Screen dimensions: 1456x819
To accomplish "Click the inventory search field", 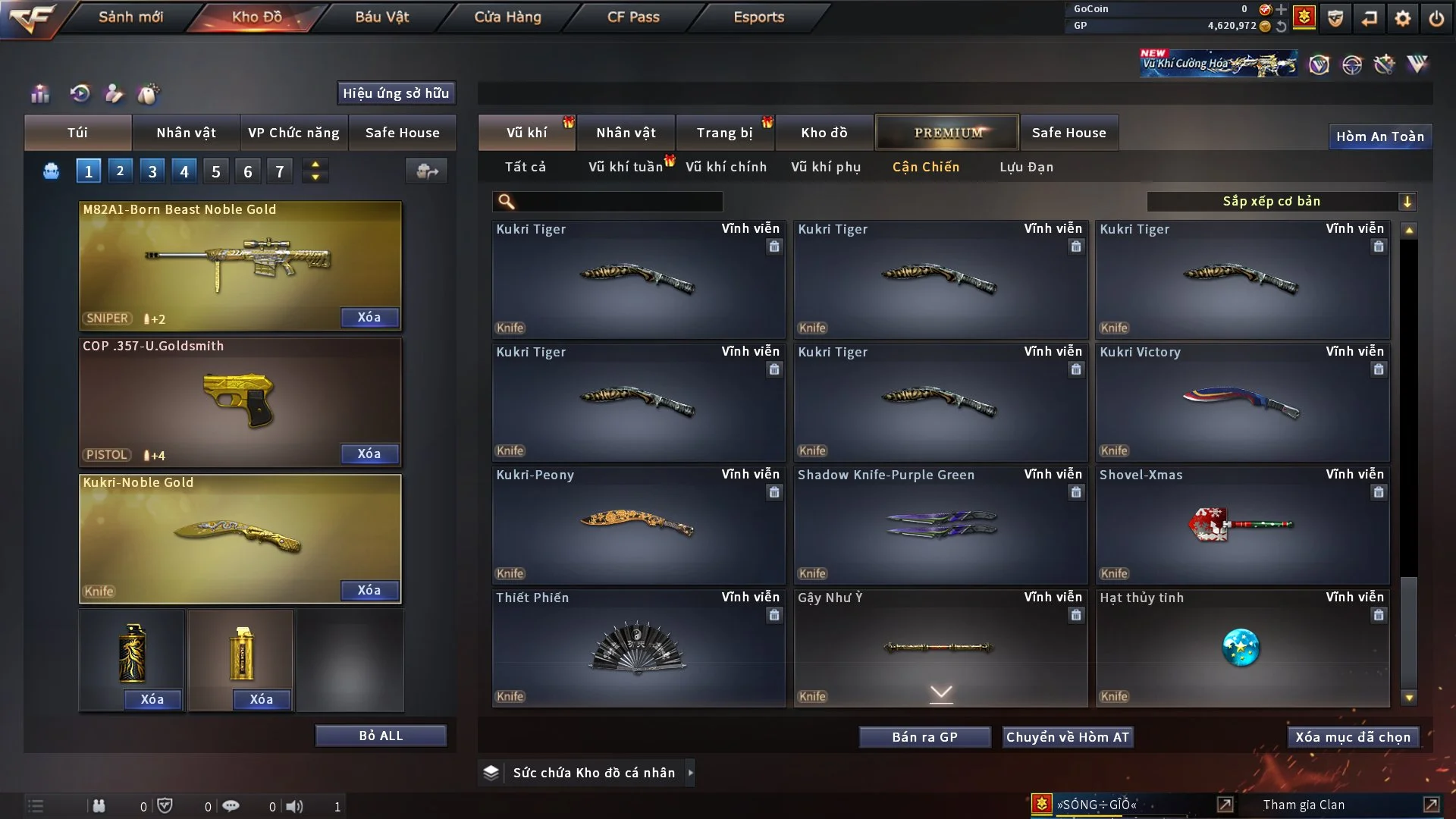I will tap(618, 202).
